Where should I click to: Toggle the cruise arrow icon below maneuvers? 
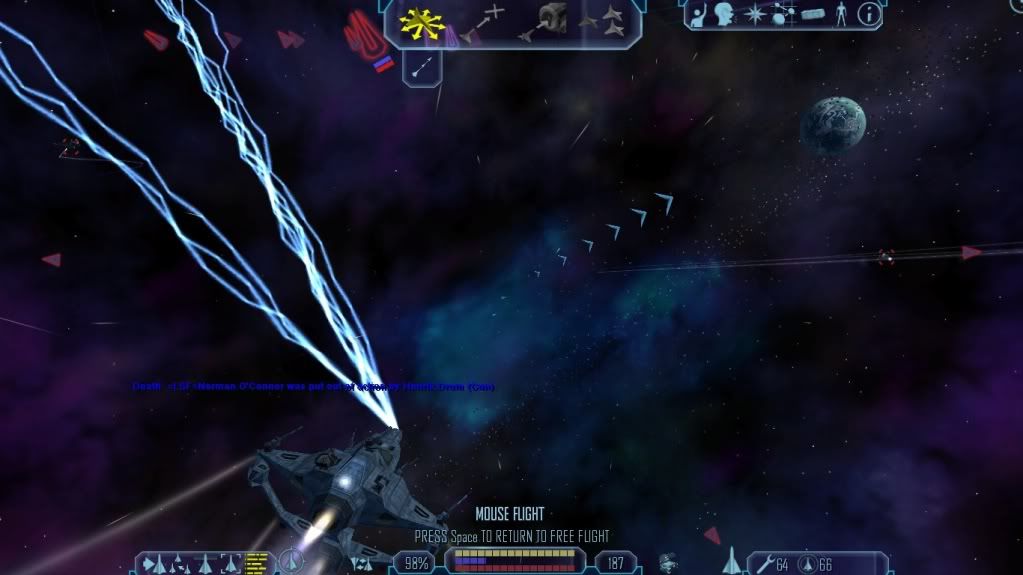coord(421,68)
